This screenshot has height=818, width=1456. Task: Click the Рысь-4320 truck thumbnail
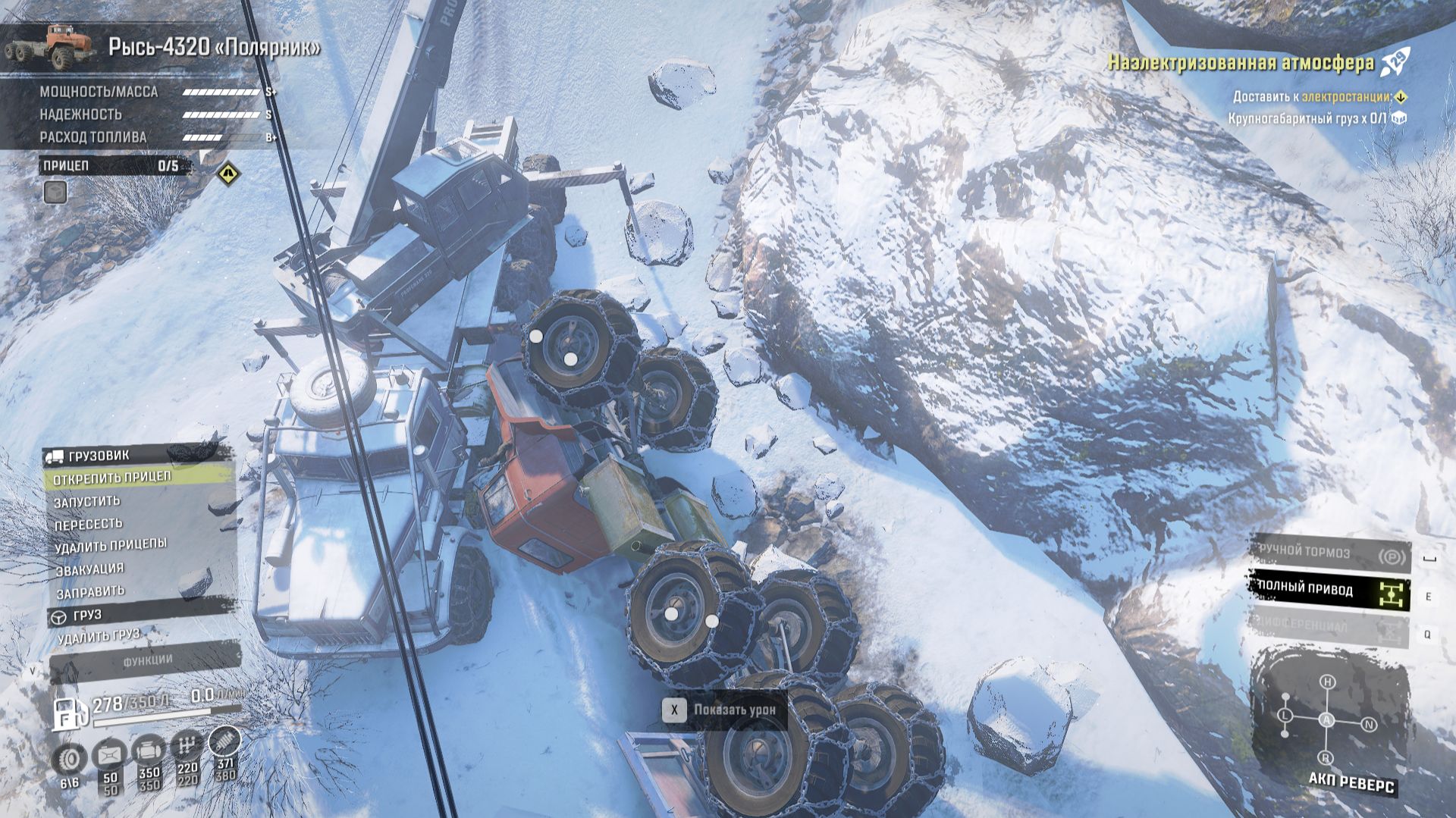[x=49, y=45]
